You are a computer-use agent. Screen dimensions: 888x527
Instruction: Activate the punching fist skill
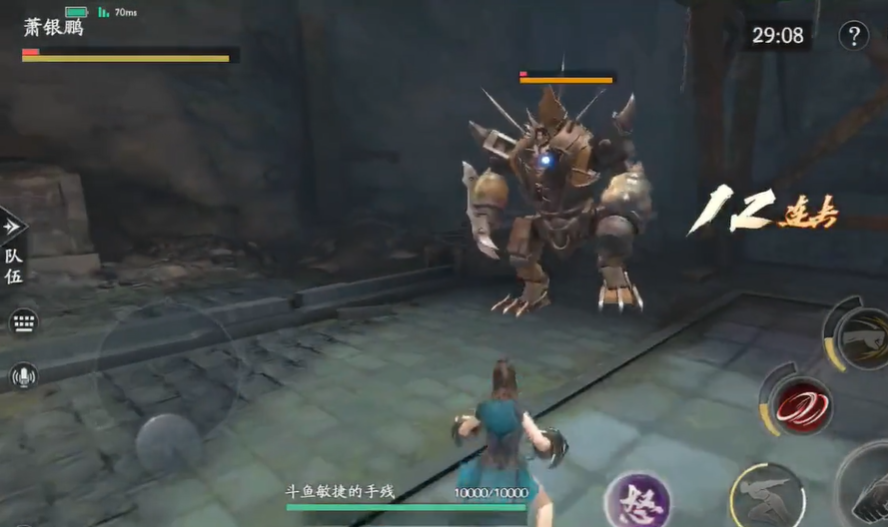[x=862, y=338]
